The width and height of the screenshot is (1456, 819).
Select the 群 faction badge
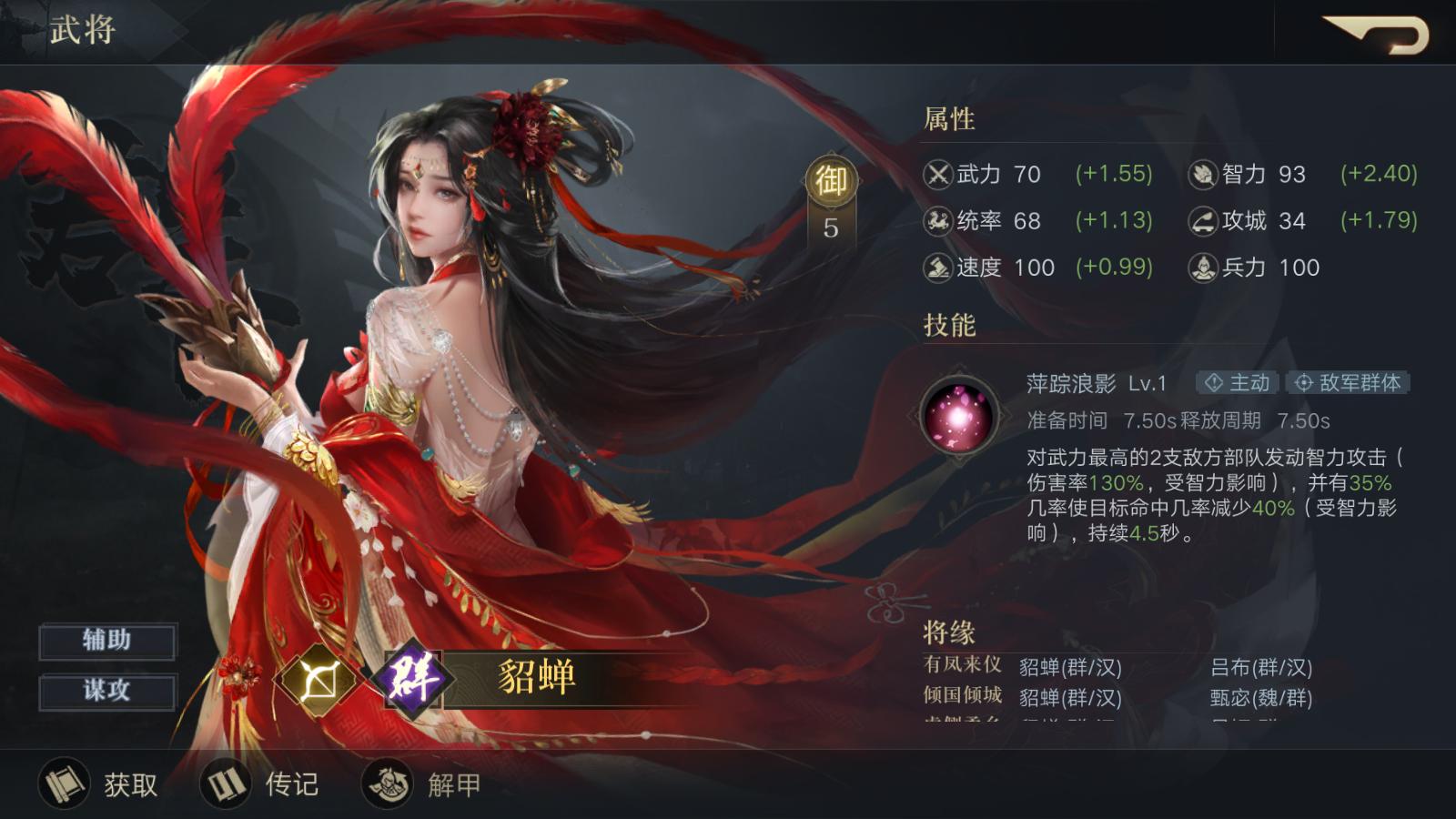(x=414, y=680)
